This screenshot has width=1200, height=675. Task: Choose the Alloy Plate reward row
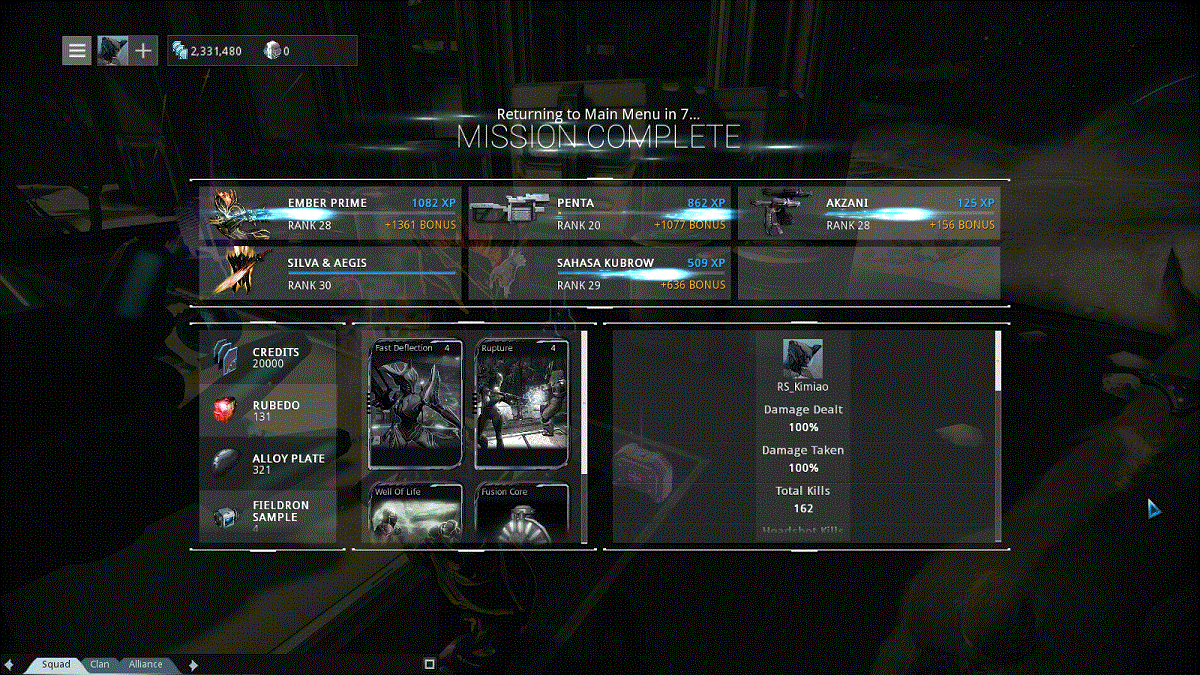coord(268,464)
